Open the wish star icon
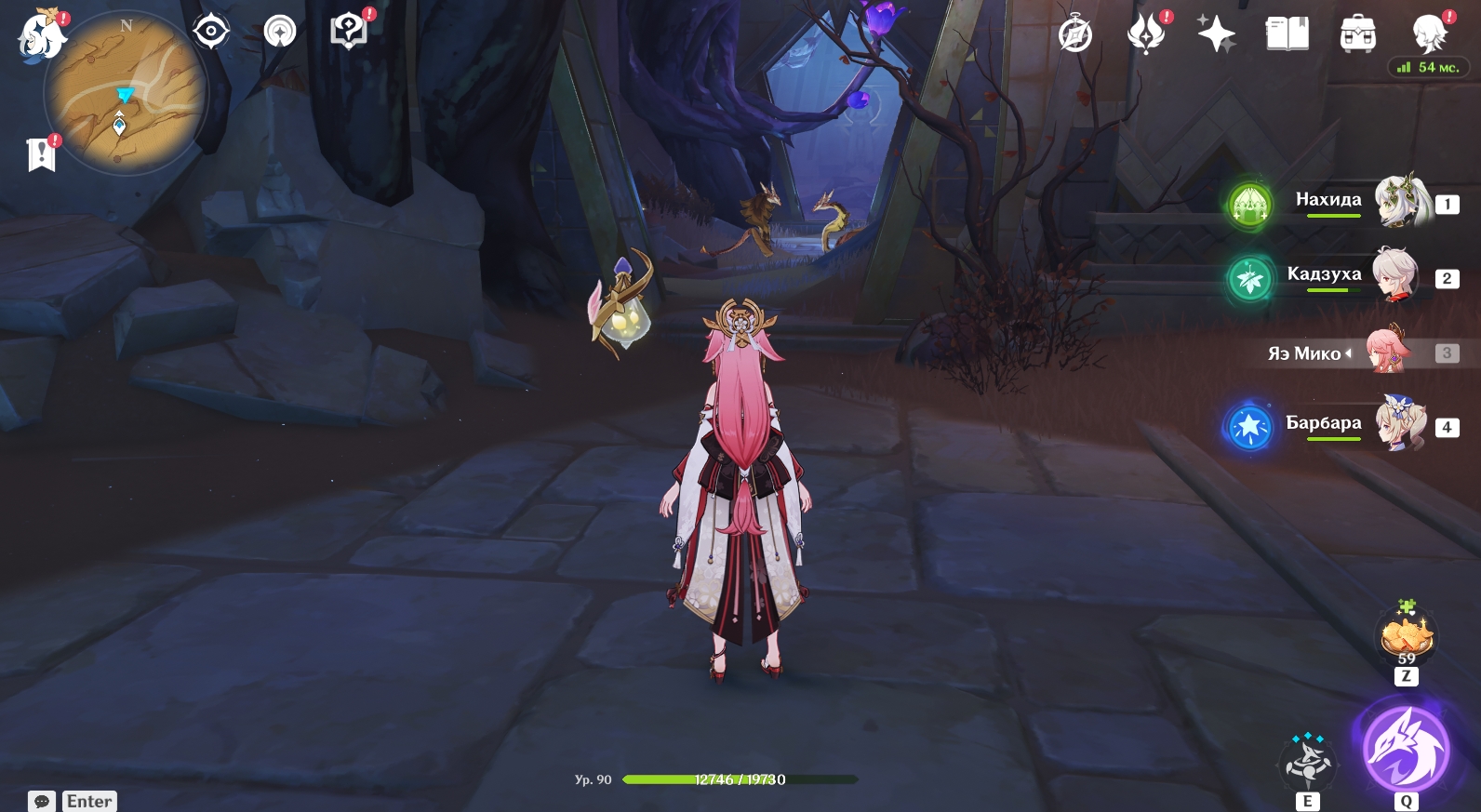Viewport: 1481px width, 812px height. tap(1216, 35)
